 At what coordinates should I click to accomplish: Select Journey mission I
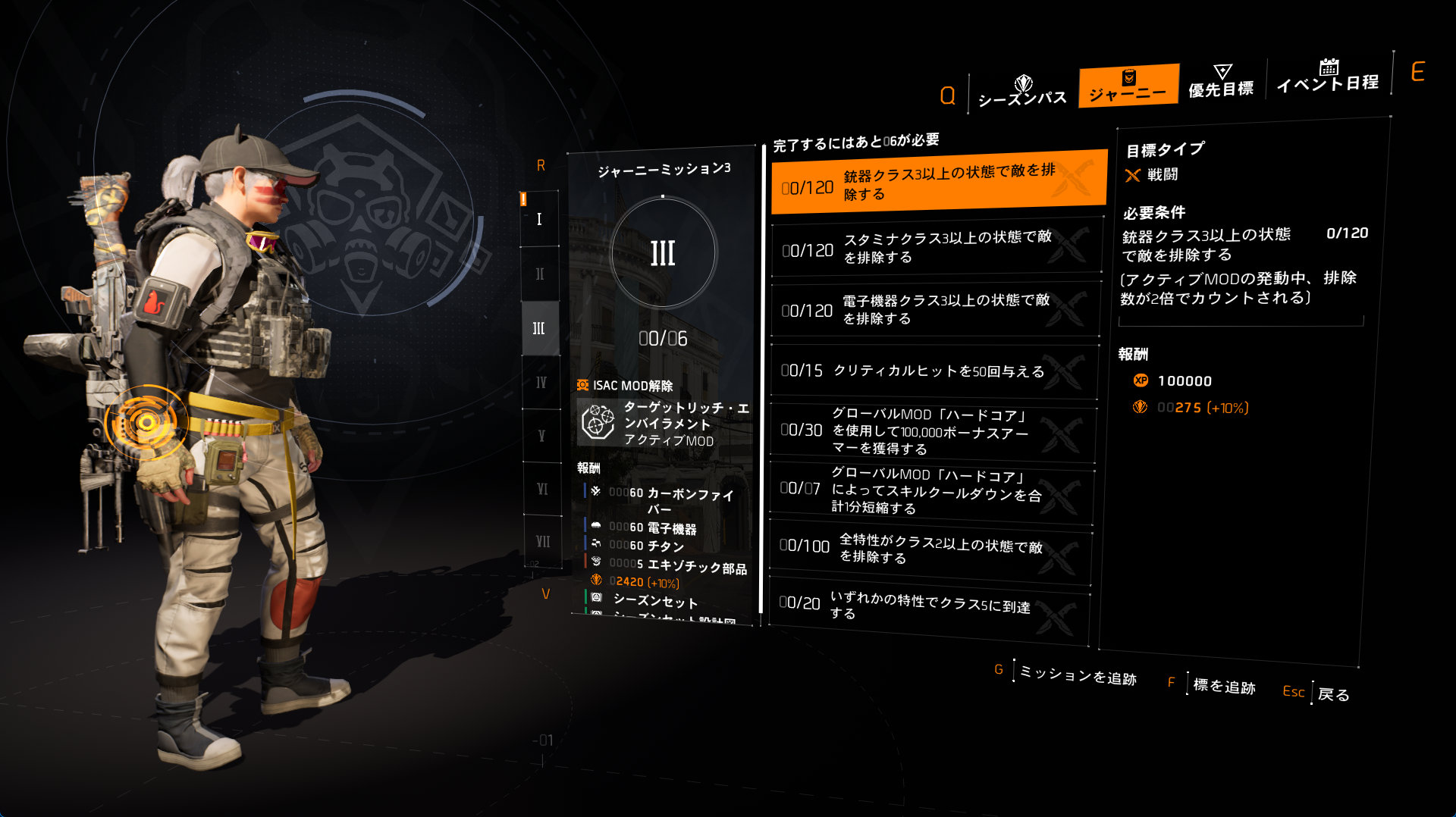[539, 219]
